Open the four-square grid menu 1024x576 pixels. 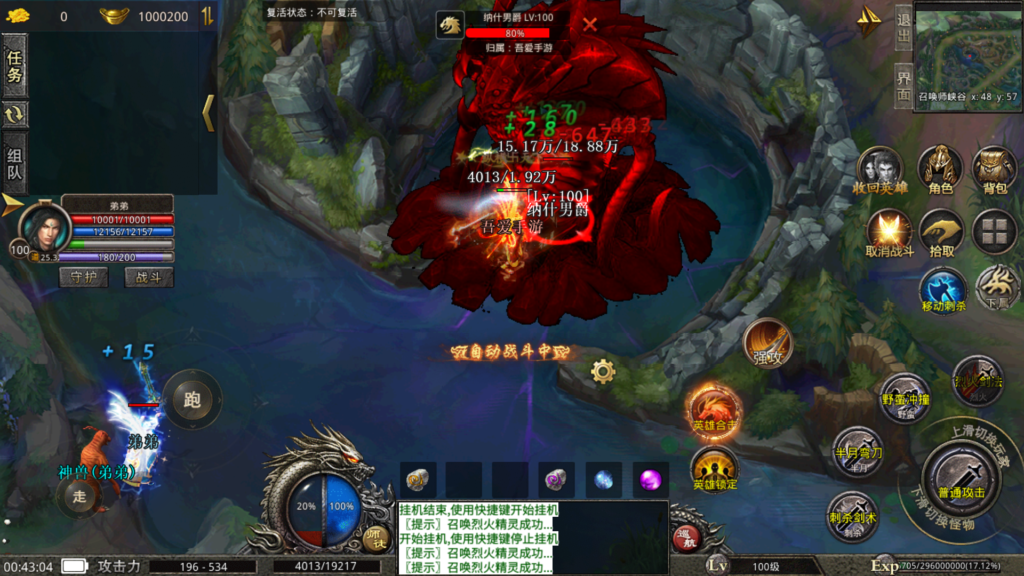995,231
